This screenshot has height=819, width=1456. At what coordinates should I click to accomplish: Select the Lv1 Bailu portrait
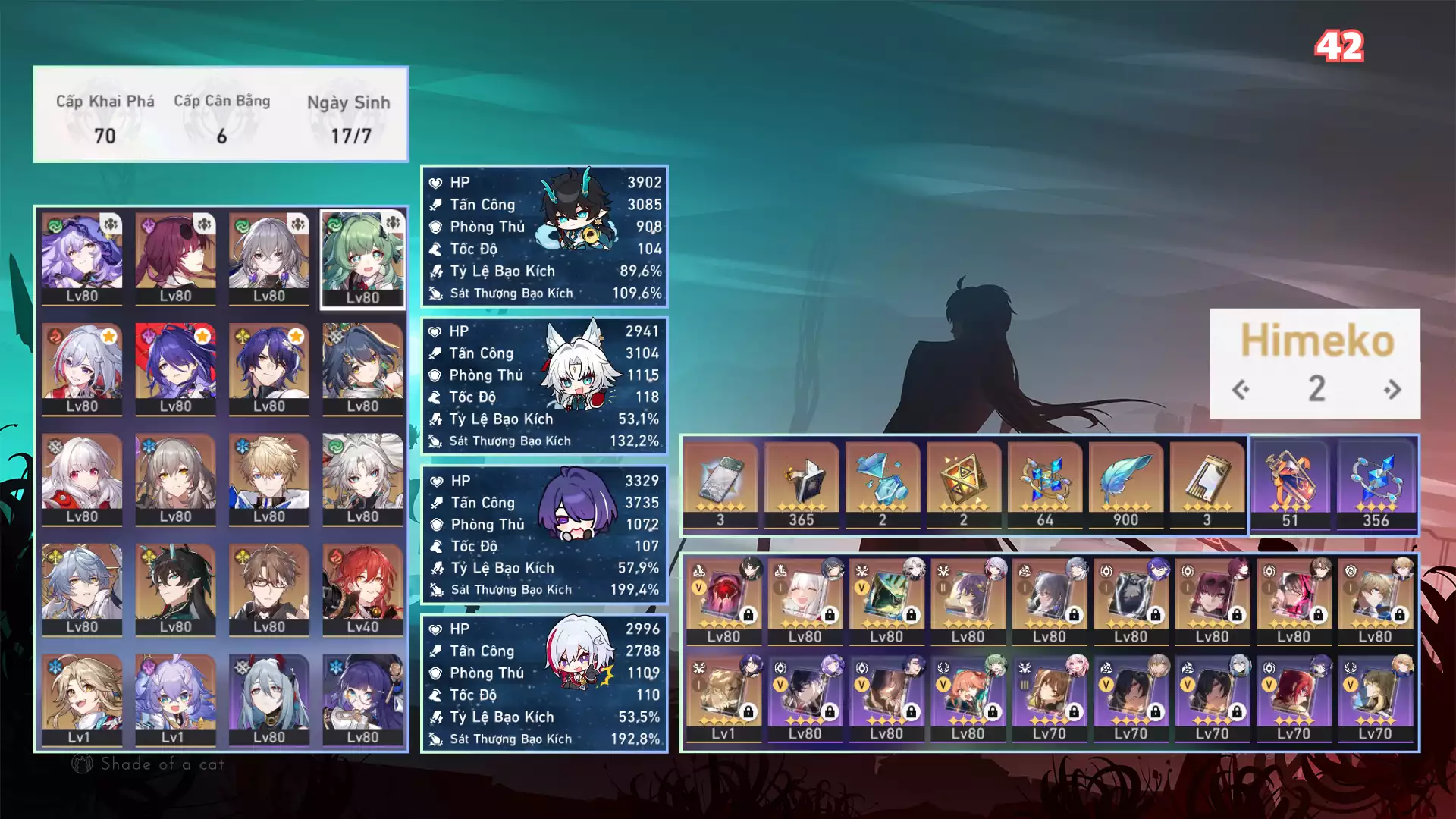click(175, 699)
